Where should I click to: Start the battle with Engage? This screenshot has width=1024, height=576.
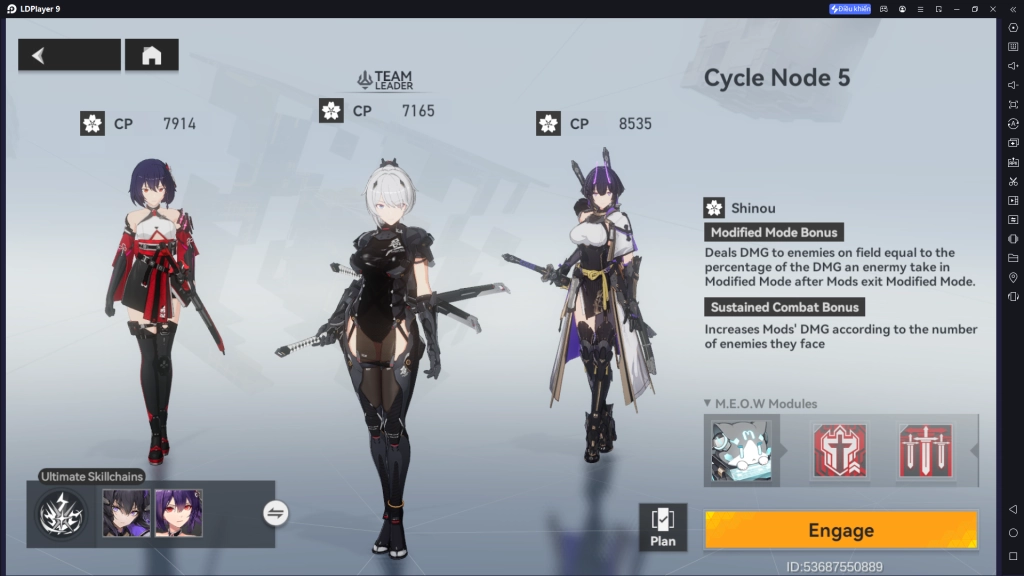click(x=840, y=530)
